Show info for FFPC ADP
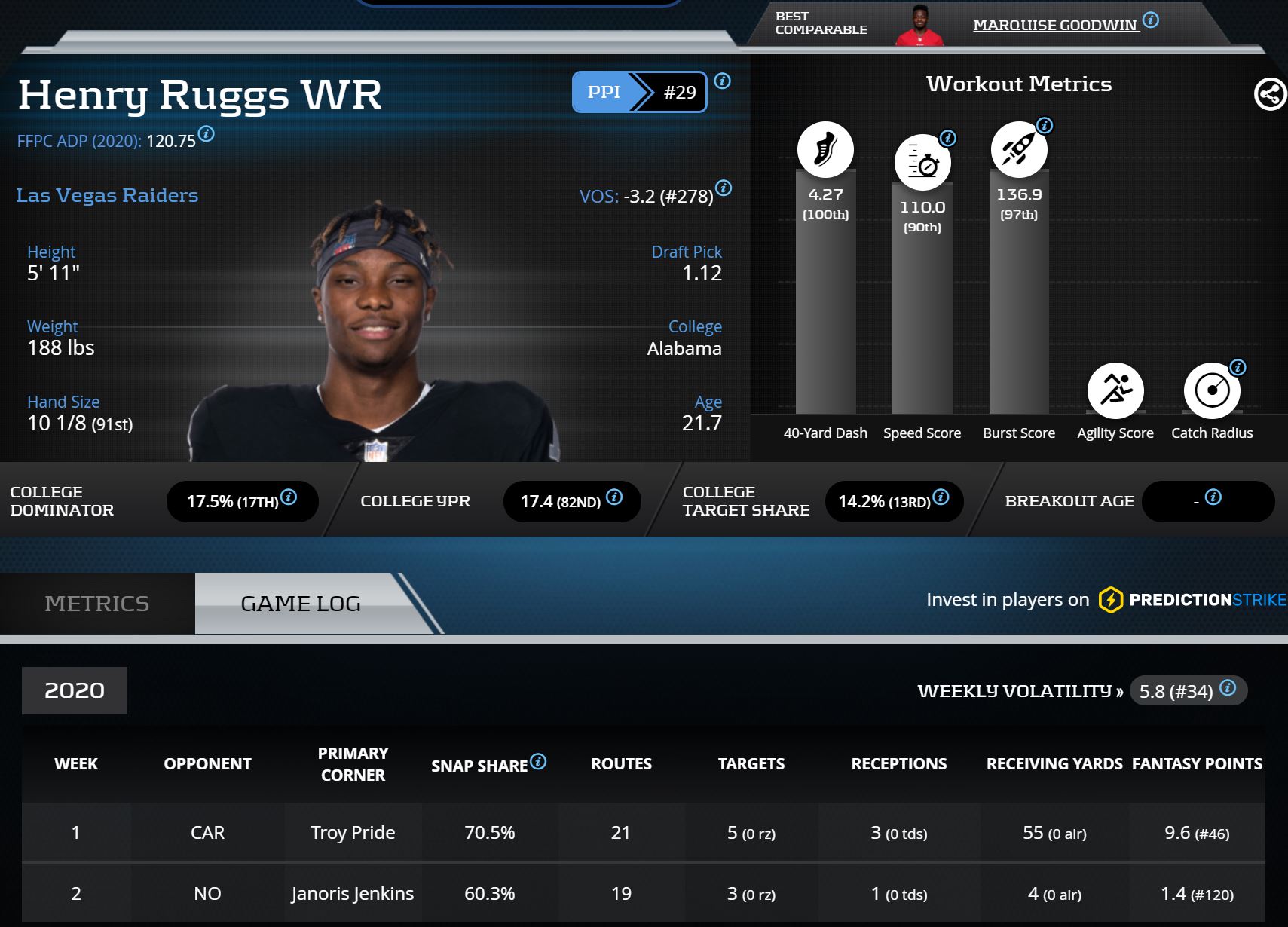Viewport: 1288px width, 927px height. pyautogui.click(x=207, y=134)
